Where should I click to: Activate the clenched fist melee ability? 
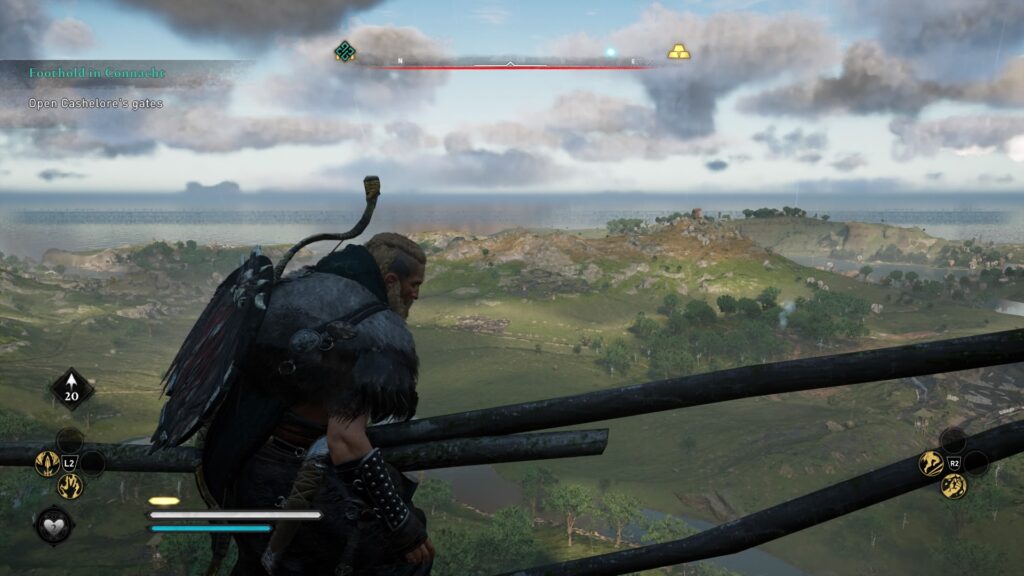954,486
